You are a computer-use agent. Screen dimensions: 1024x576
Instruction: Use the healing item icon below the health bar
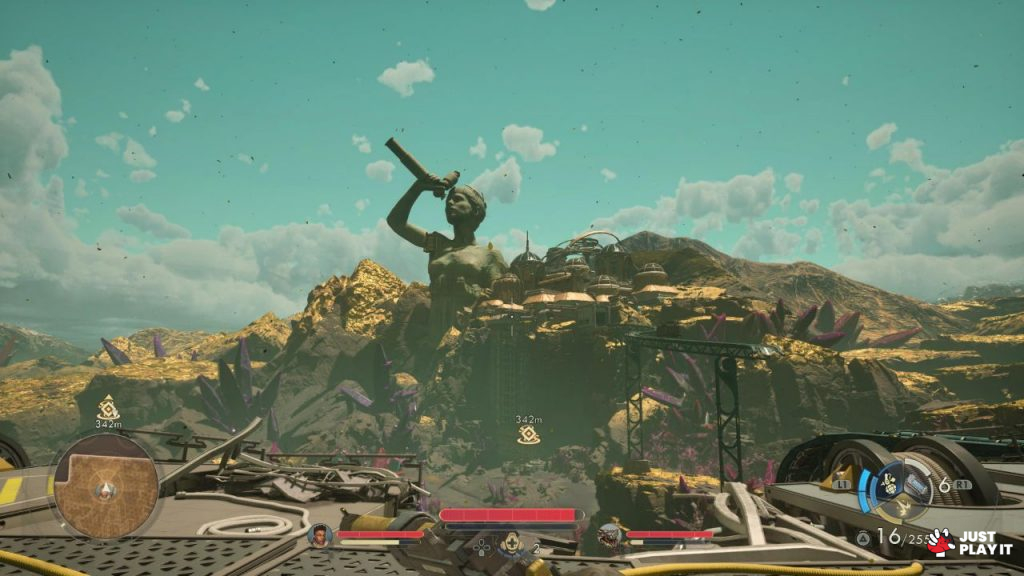pos(511,543)
